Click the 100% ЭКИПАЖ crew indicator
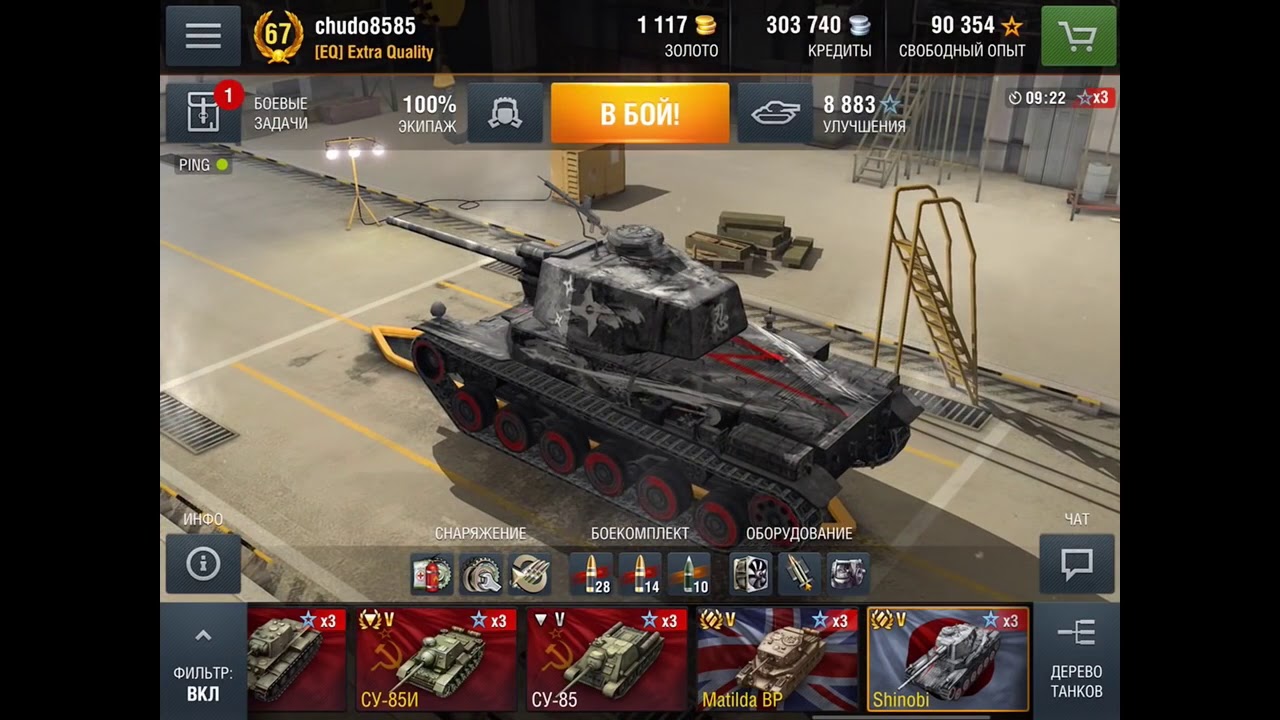The height and width of the screenshot is (720, 1280). click(x=429, y=114)
